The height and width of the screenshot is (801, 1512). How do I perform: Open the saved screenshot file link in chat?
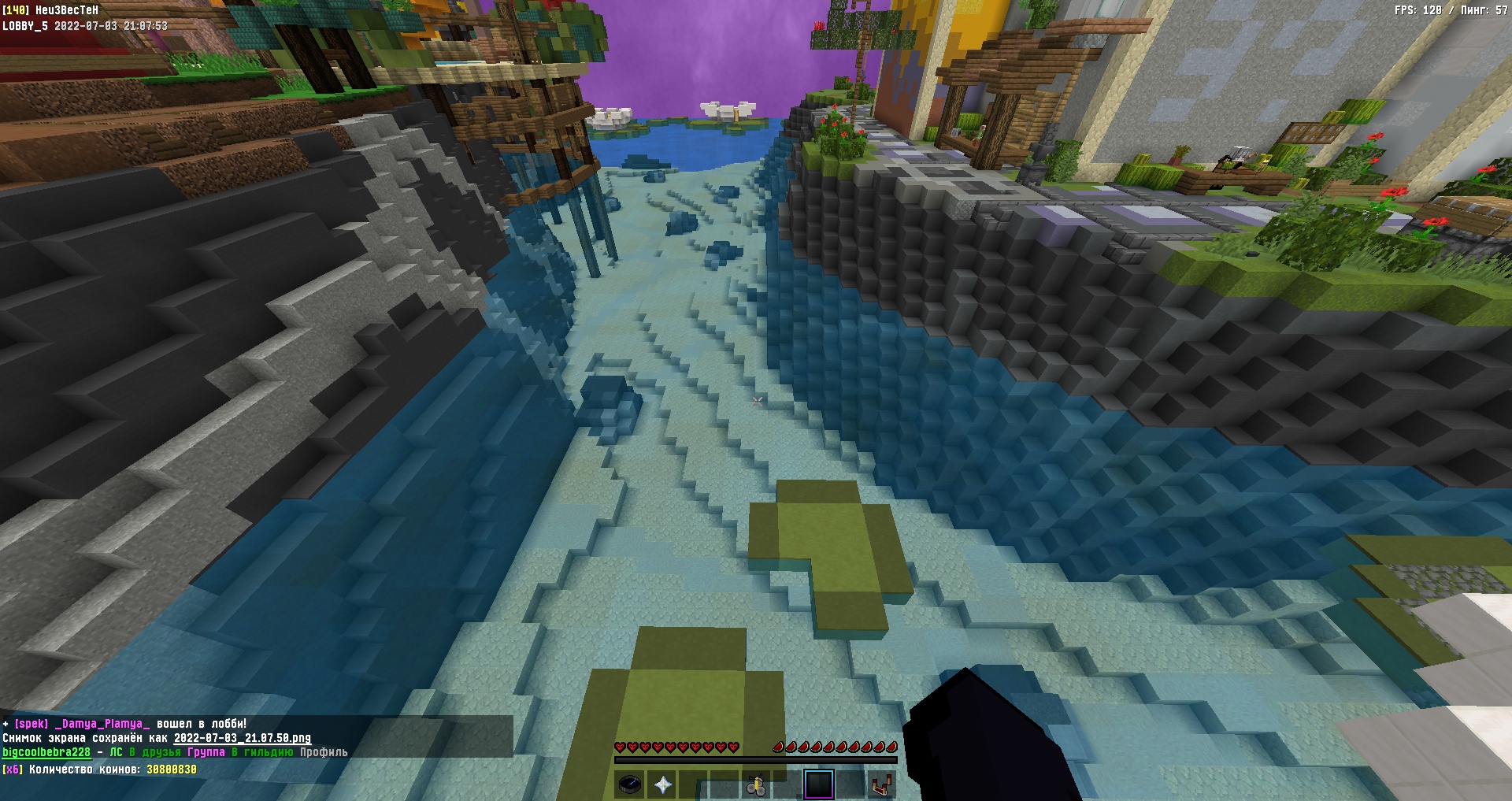(242, 738)
